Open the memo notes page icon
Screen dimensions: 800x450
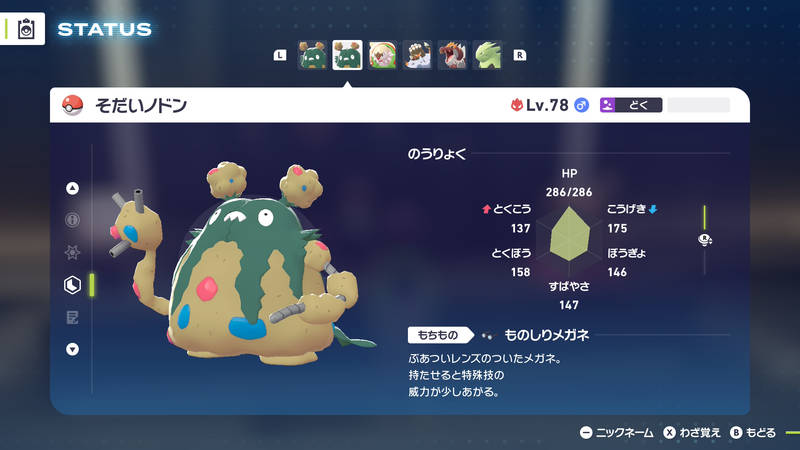pos(72,317)
